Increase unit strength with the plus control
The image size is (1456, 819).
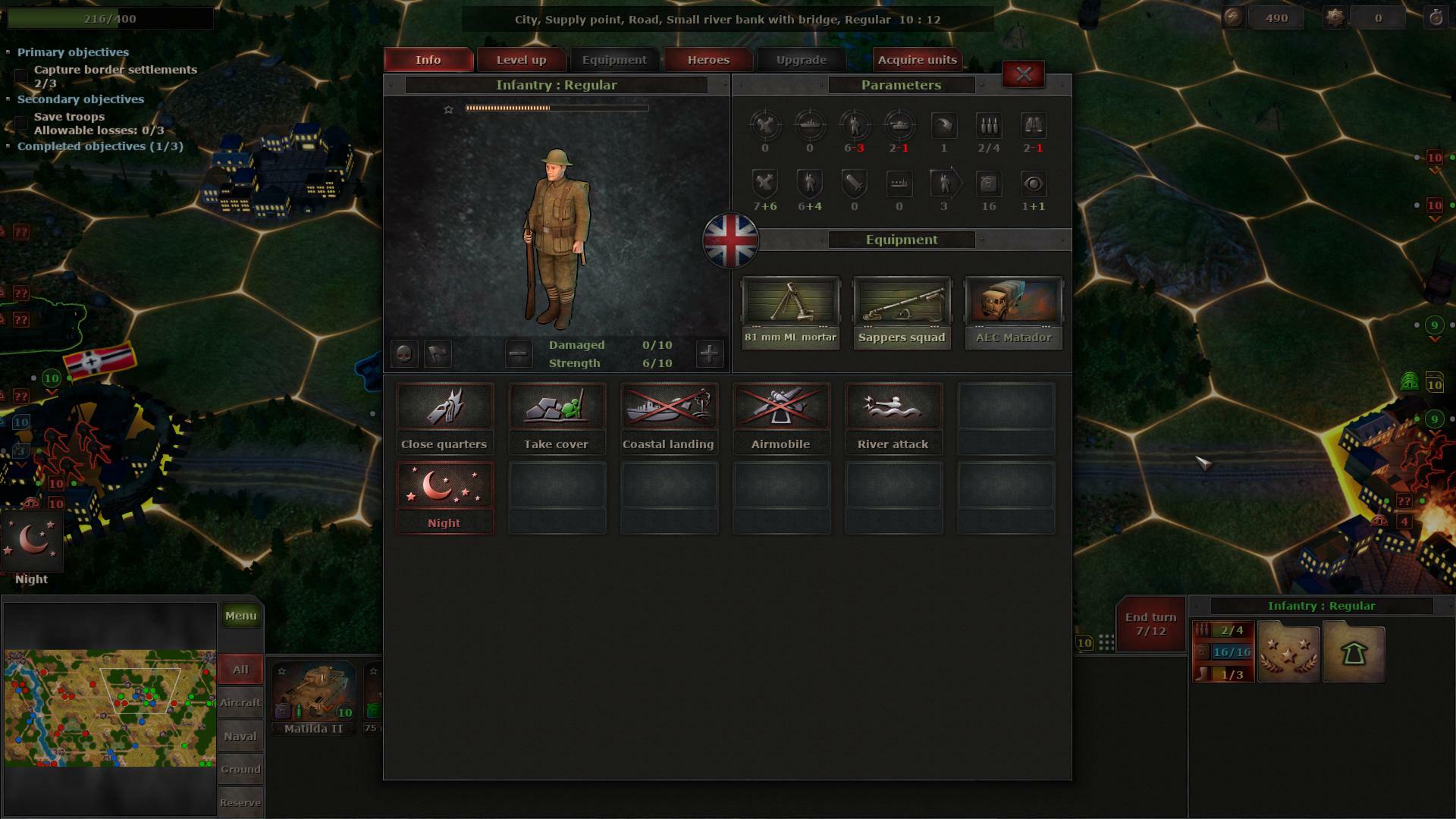(710, 353)
